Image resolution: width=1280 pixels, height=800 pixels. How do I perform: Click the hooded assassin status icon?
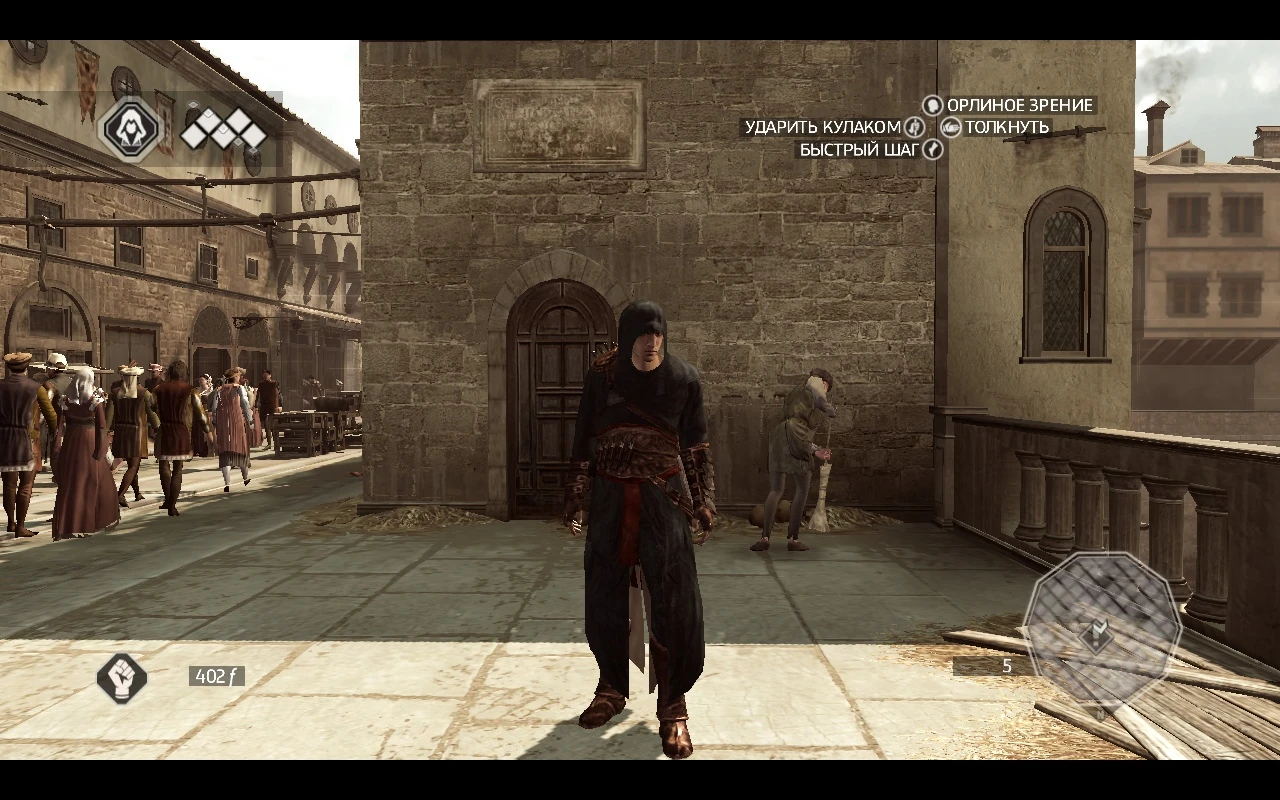[x=131, y=131]
